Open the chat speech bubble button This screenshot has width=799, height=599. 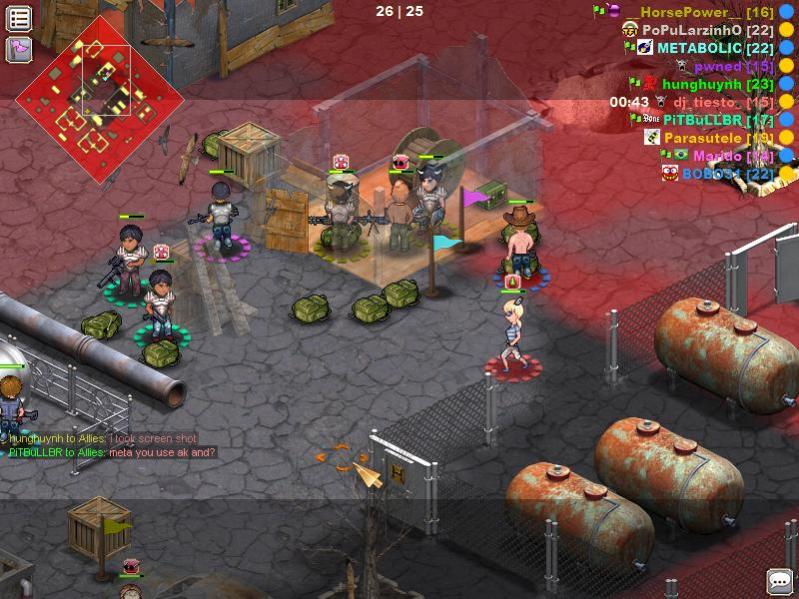coord(779,581)
